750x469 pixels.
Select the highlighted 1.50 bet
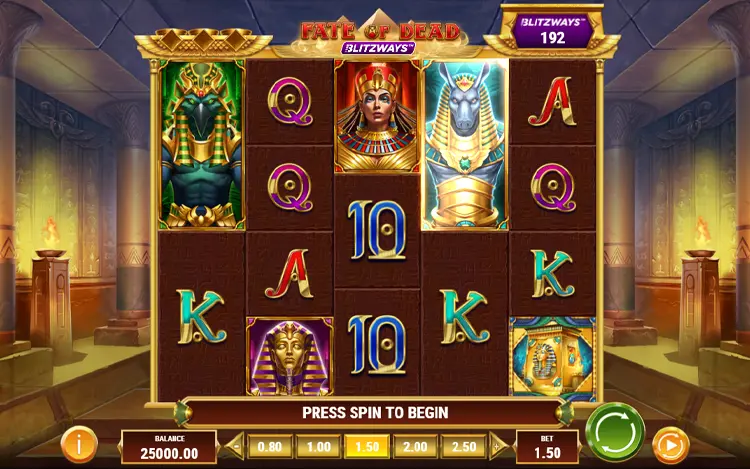pos(367,446)
